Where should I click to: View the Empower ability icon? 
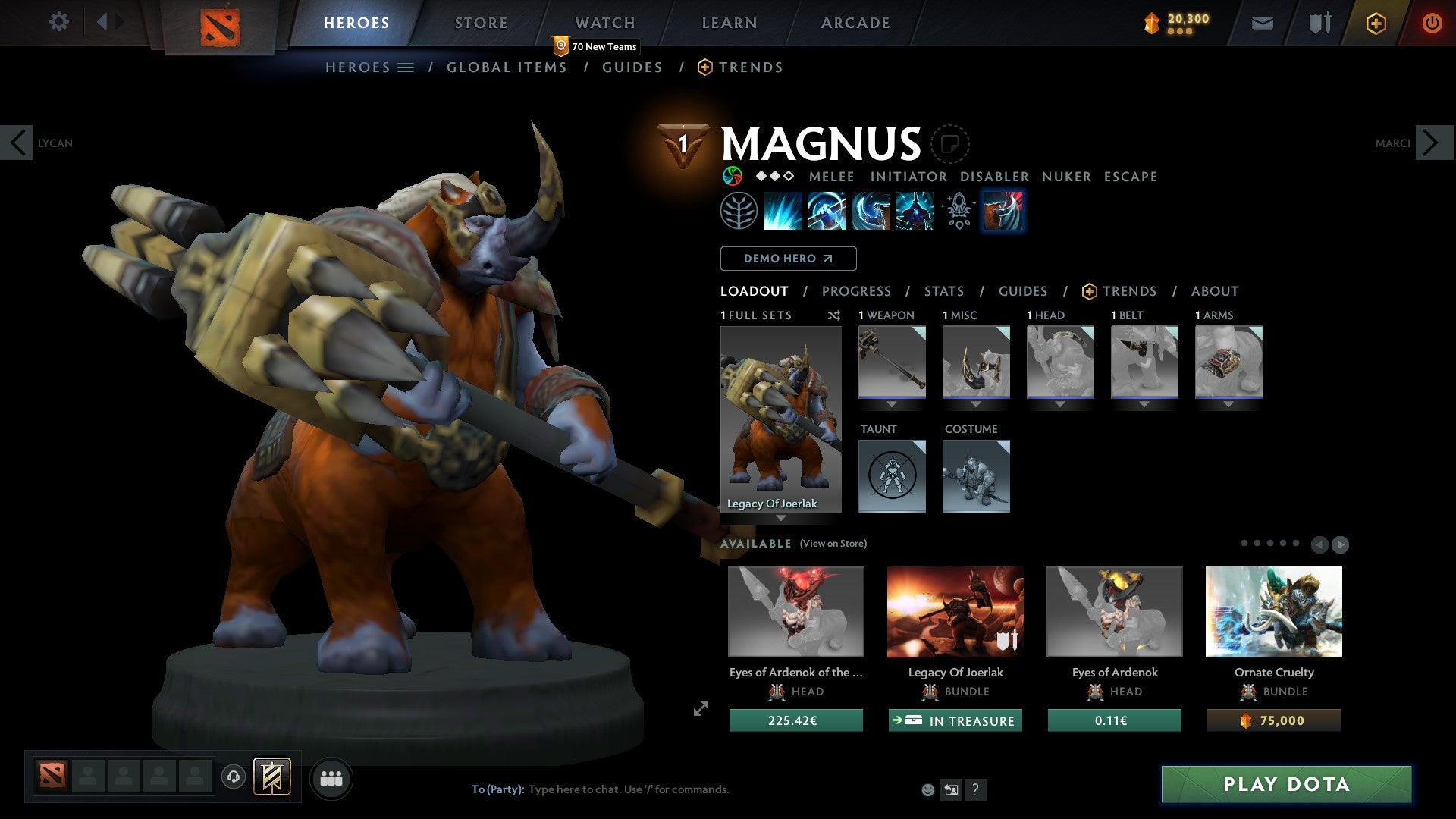click(x=827, y=211)
